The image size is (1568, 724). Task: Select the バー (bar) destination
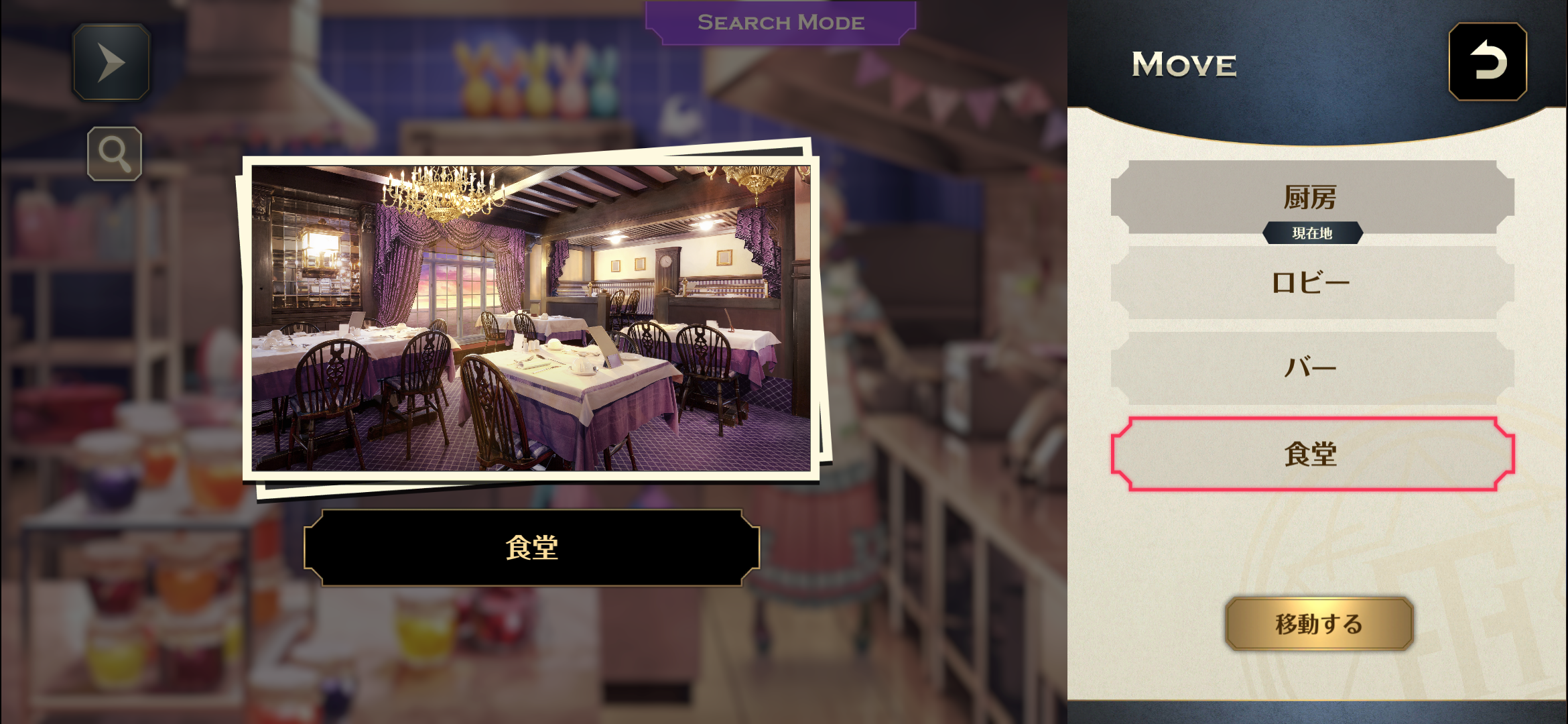click(x=1311, y=367)
